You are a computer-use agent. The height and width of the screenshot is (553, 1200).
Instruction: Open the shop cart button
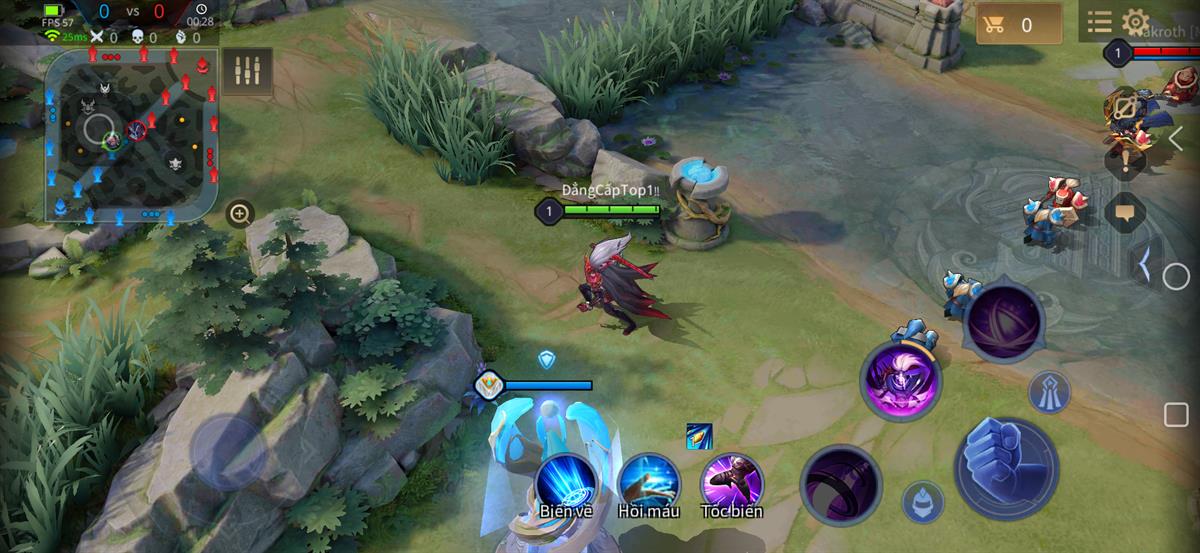(x=1019, y=25)
